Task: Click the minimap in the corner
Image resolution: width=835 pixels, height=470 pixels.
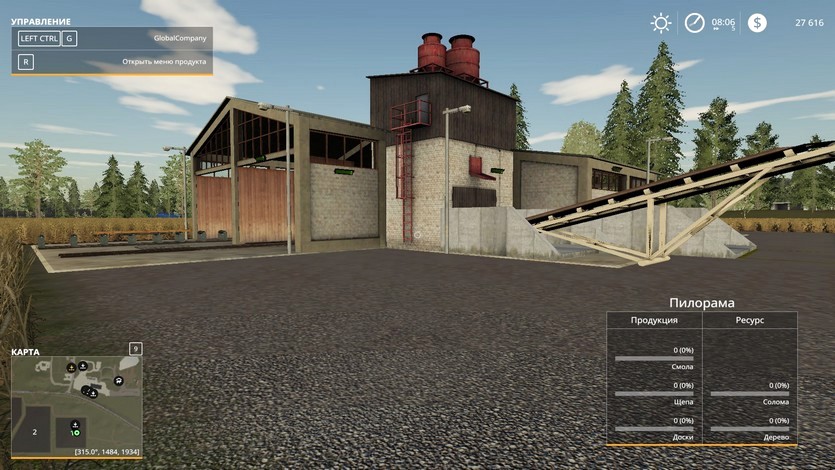Action: point(76,402)
